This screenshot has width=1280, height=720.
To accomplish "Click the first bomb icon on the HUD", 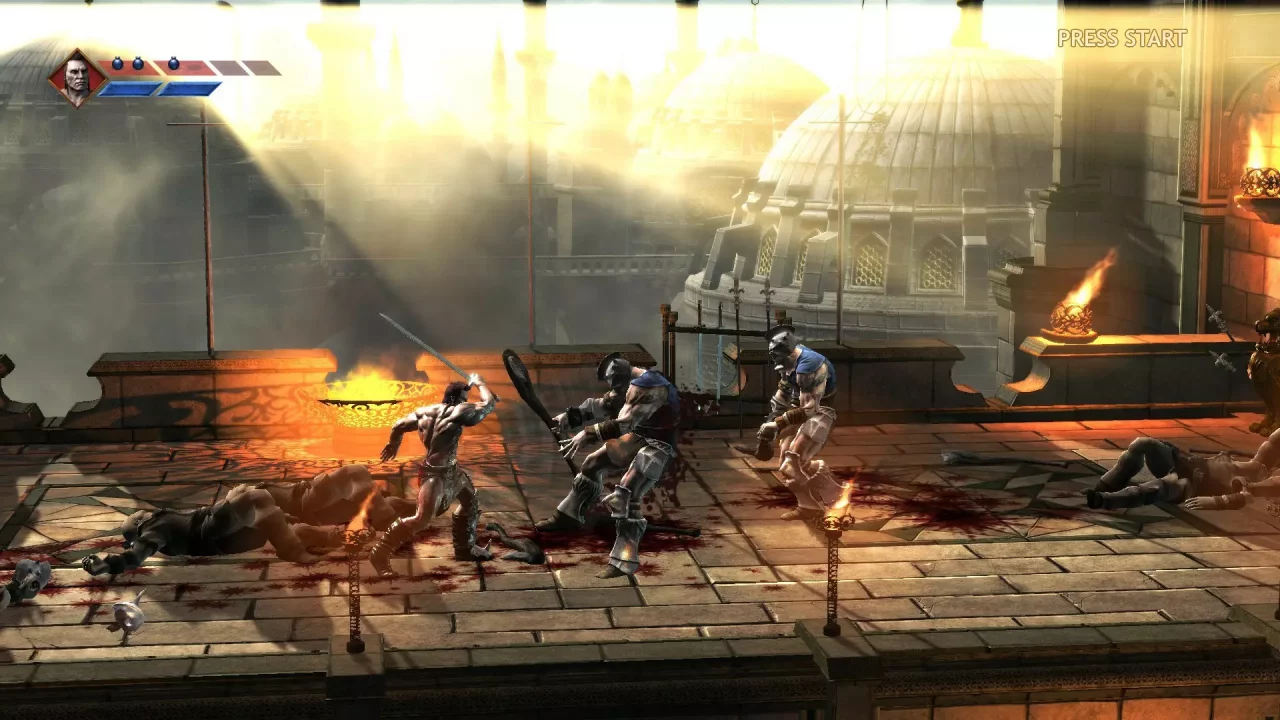I will 118,62.
